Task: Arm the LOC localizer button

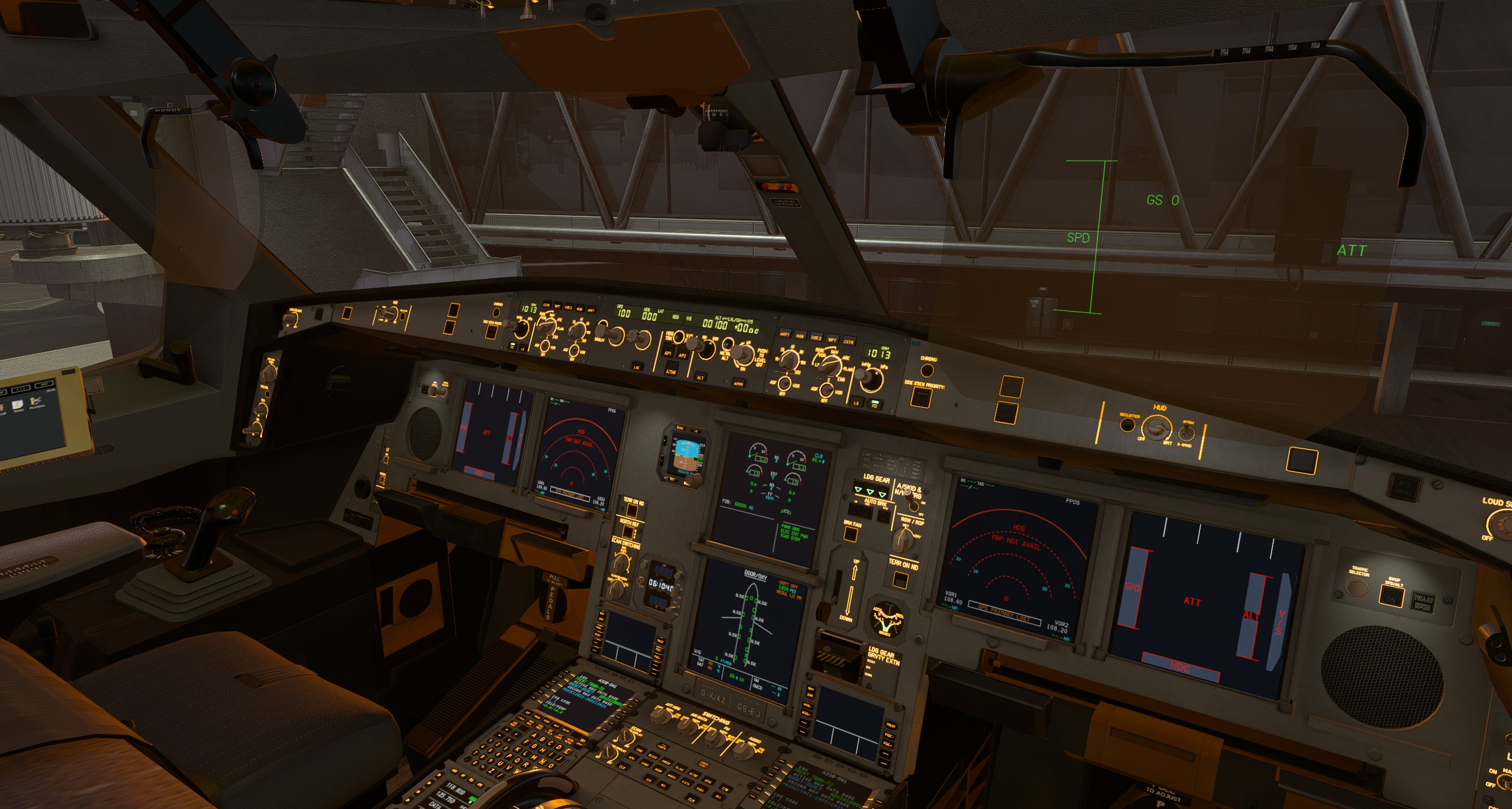Action: (637, 366)
